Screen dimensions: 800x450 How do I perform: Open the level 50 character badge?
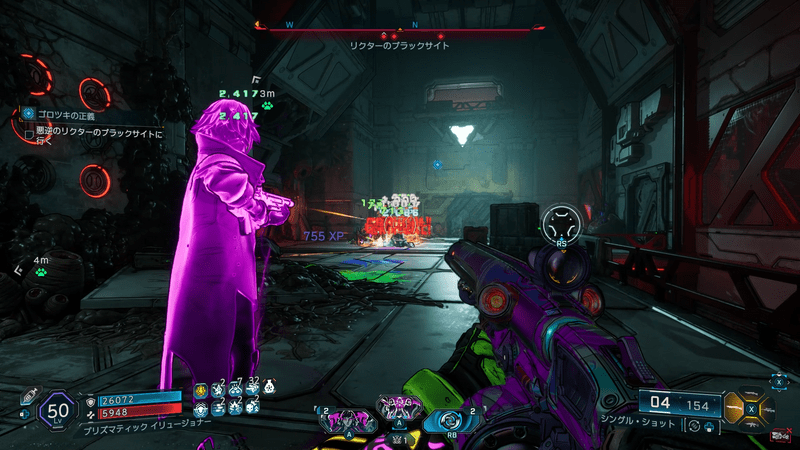click(57, 411)
